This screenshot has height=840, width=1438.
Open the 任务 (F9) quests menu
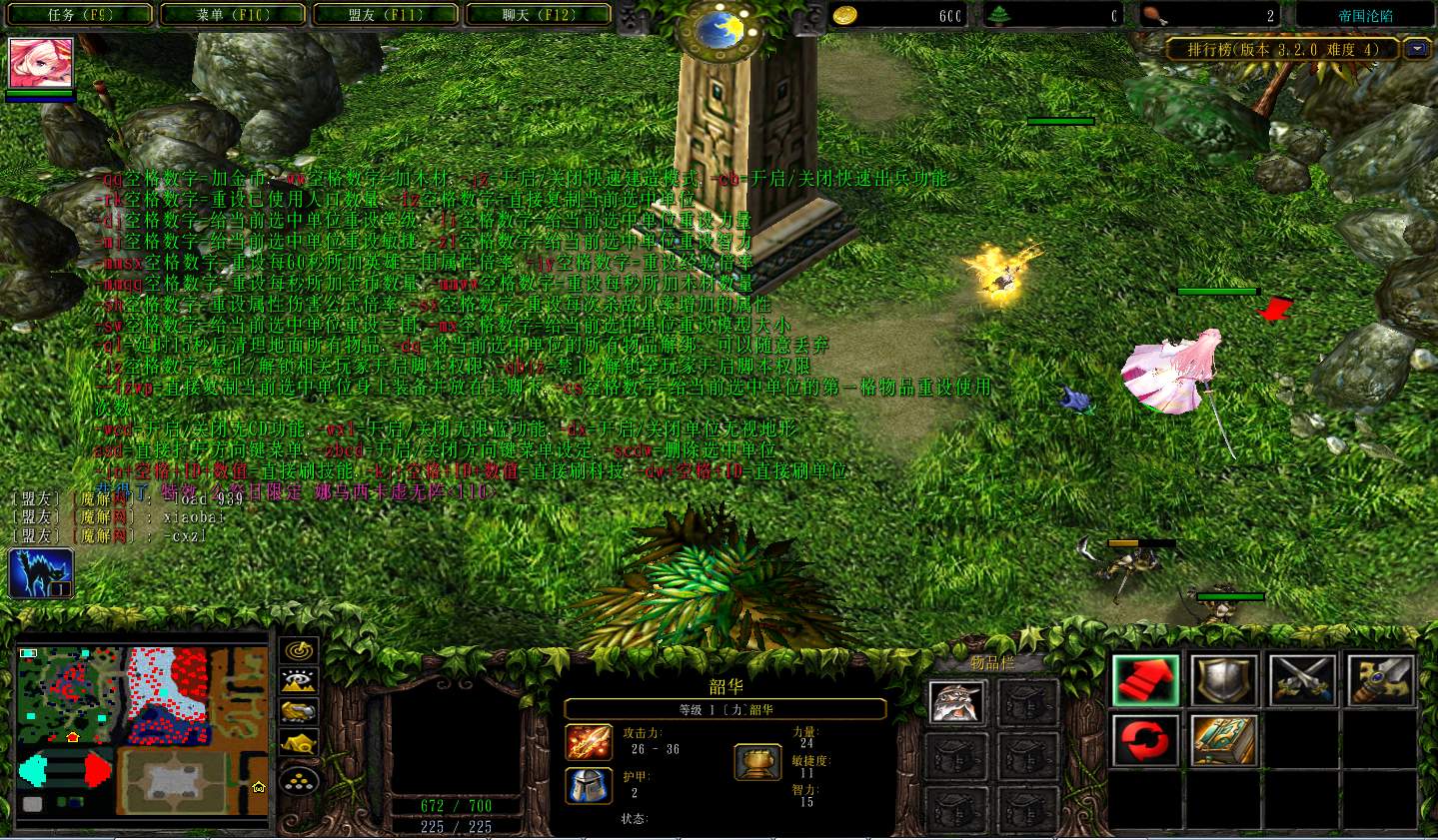click(x=82, y=15)
